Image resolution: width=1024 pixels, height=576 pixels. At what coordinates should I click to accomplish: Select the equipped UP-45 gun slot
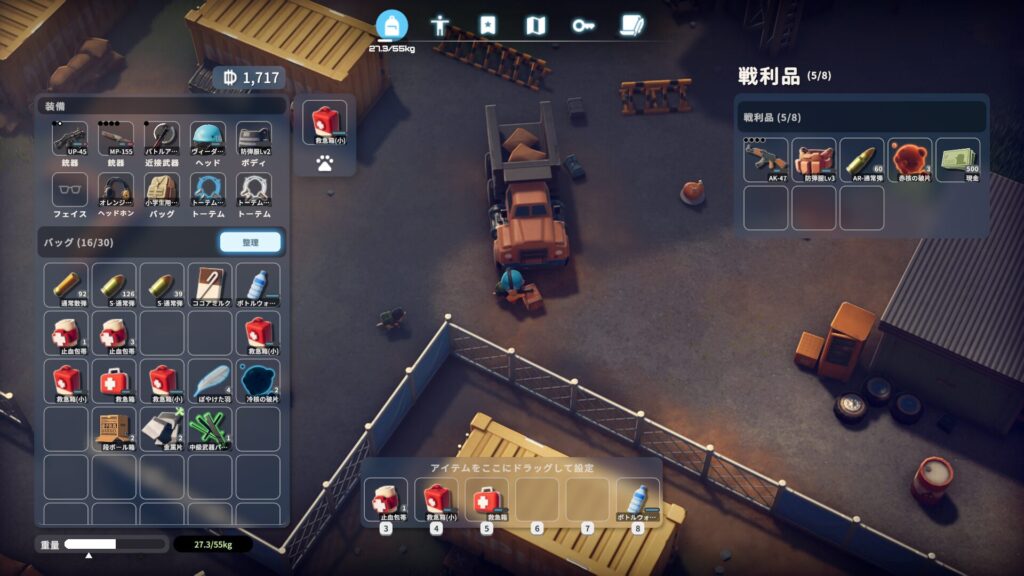click(69, 140)
